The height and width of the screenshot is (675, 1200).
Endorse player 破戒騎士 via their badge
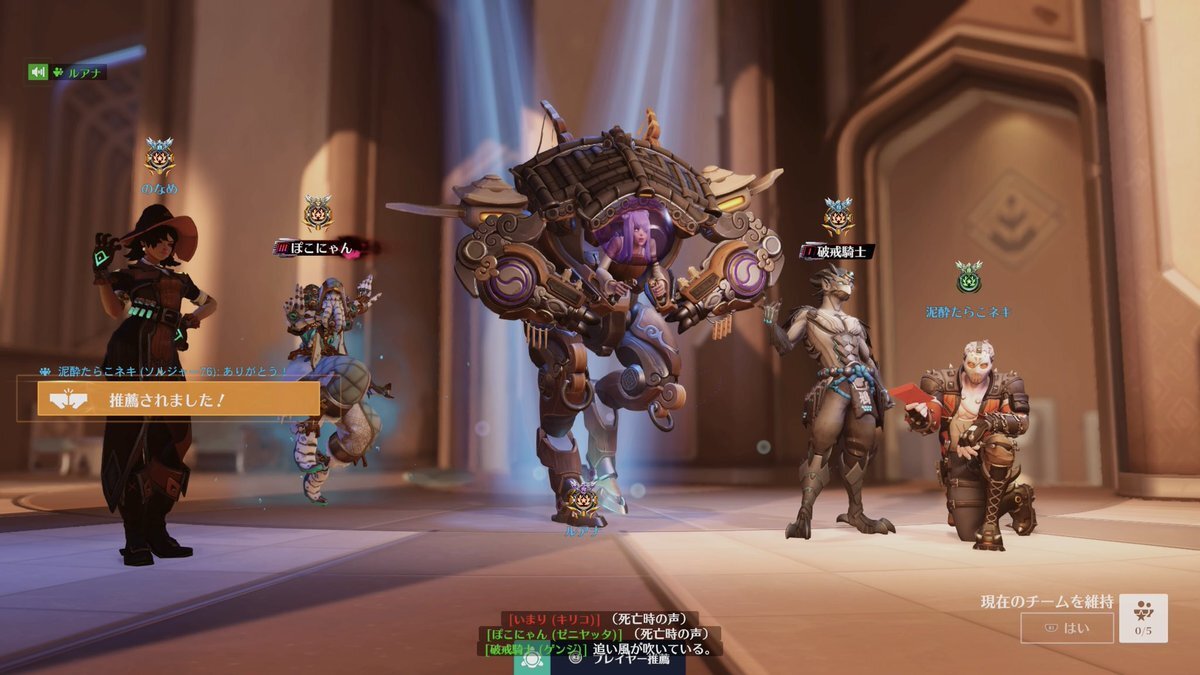click(x=838, y=217)
